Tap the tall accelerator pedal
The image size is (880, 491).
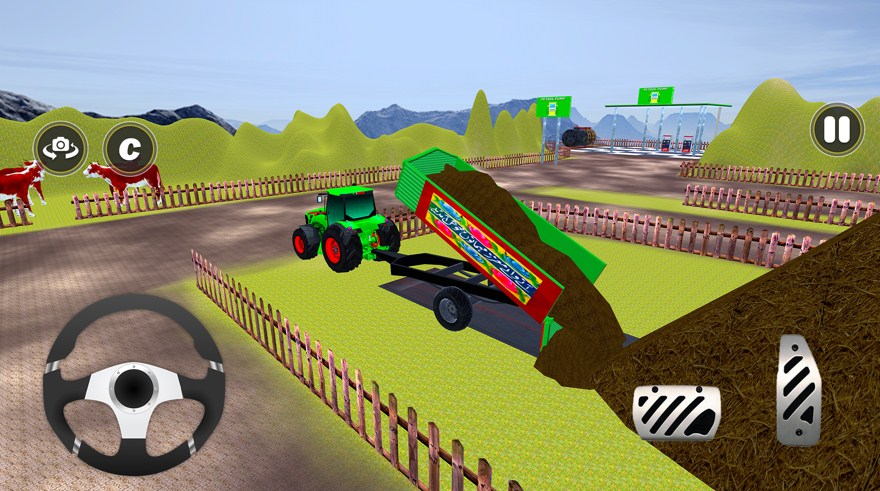point(799,390)
